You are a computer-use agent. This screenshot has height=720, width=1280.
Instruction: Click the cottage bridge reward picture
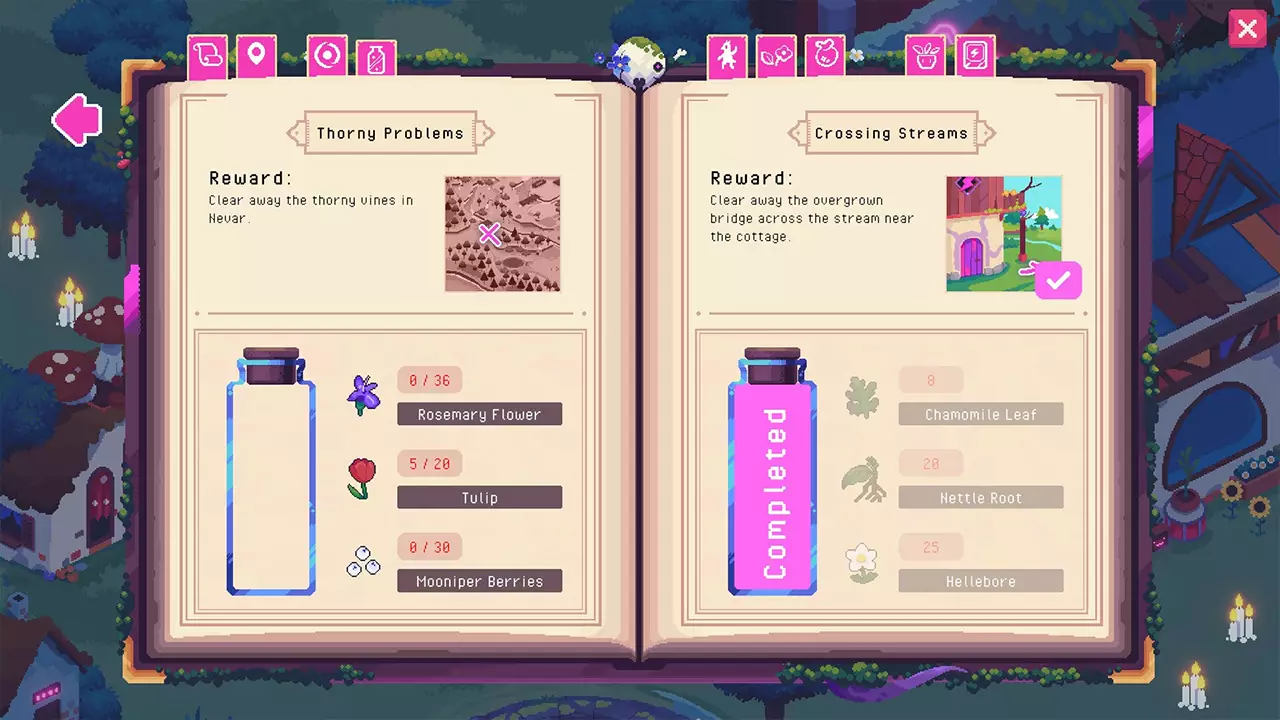click(x=1003, y=234)
